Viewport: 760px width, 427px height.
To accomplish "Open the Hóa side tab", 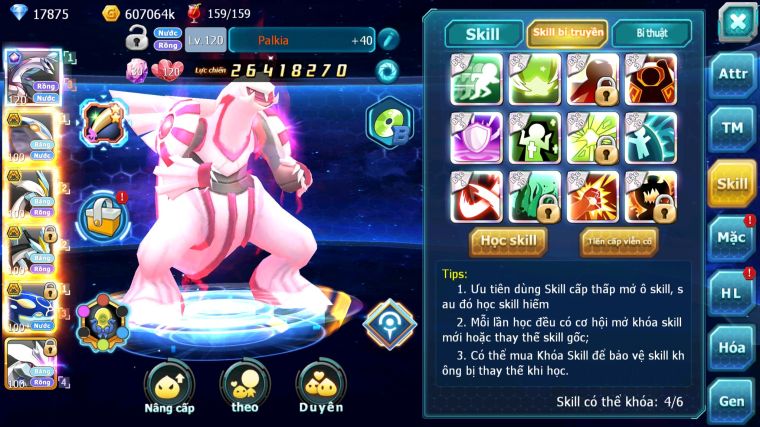I will pos(732,347).
